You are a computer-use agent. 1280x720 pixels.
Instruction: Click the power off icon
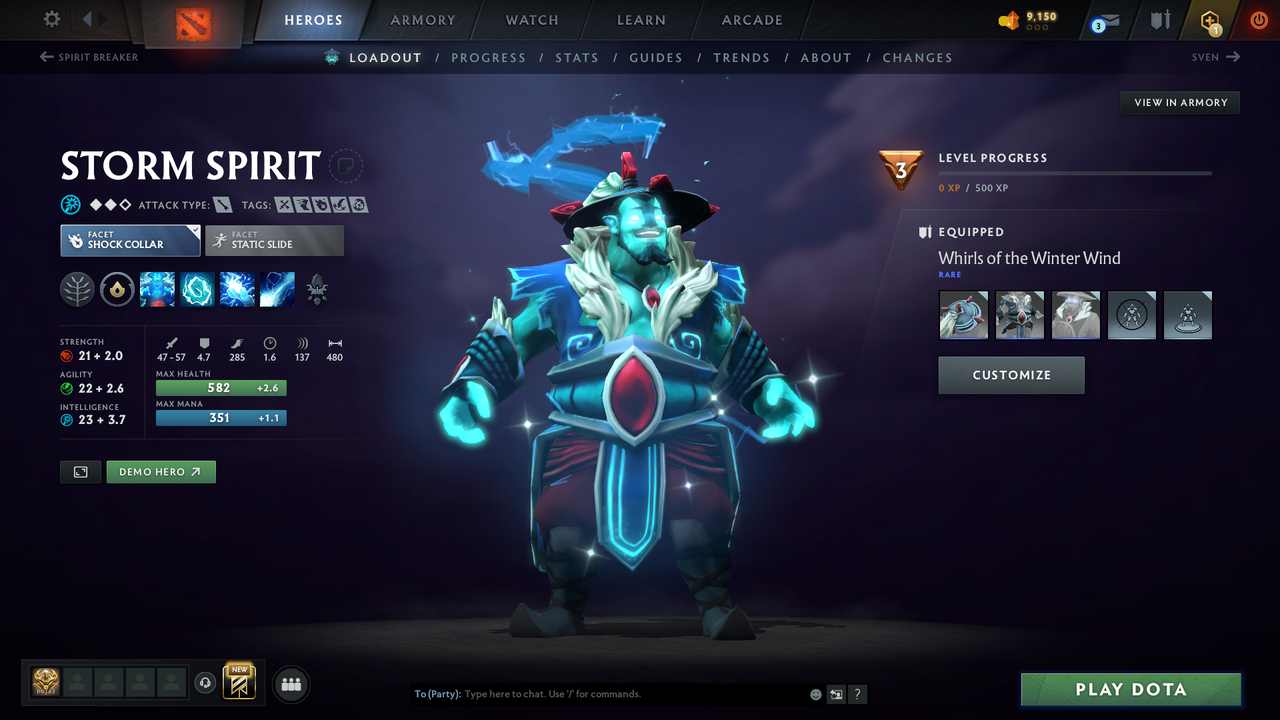click(1258, 19)
